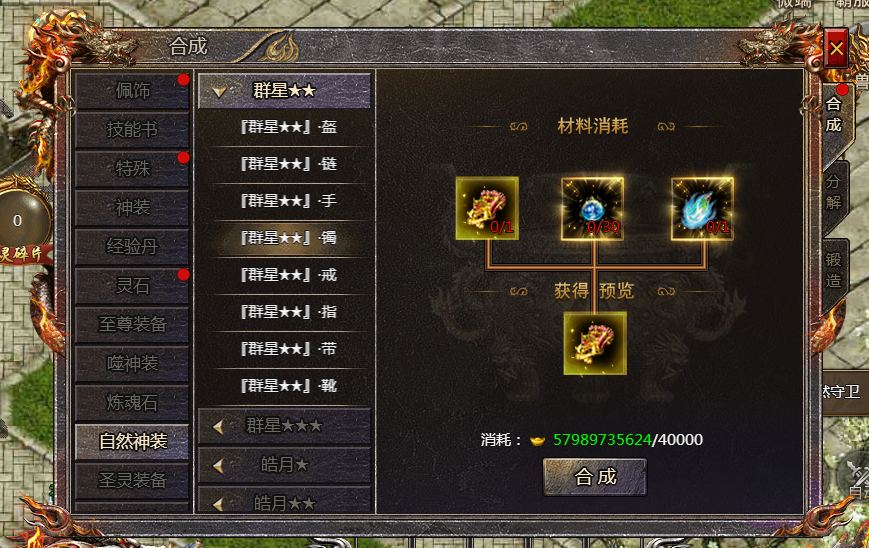Open the 灵石 category

(x=132, y=286)
